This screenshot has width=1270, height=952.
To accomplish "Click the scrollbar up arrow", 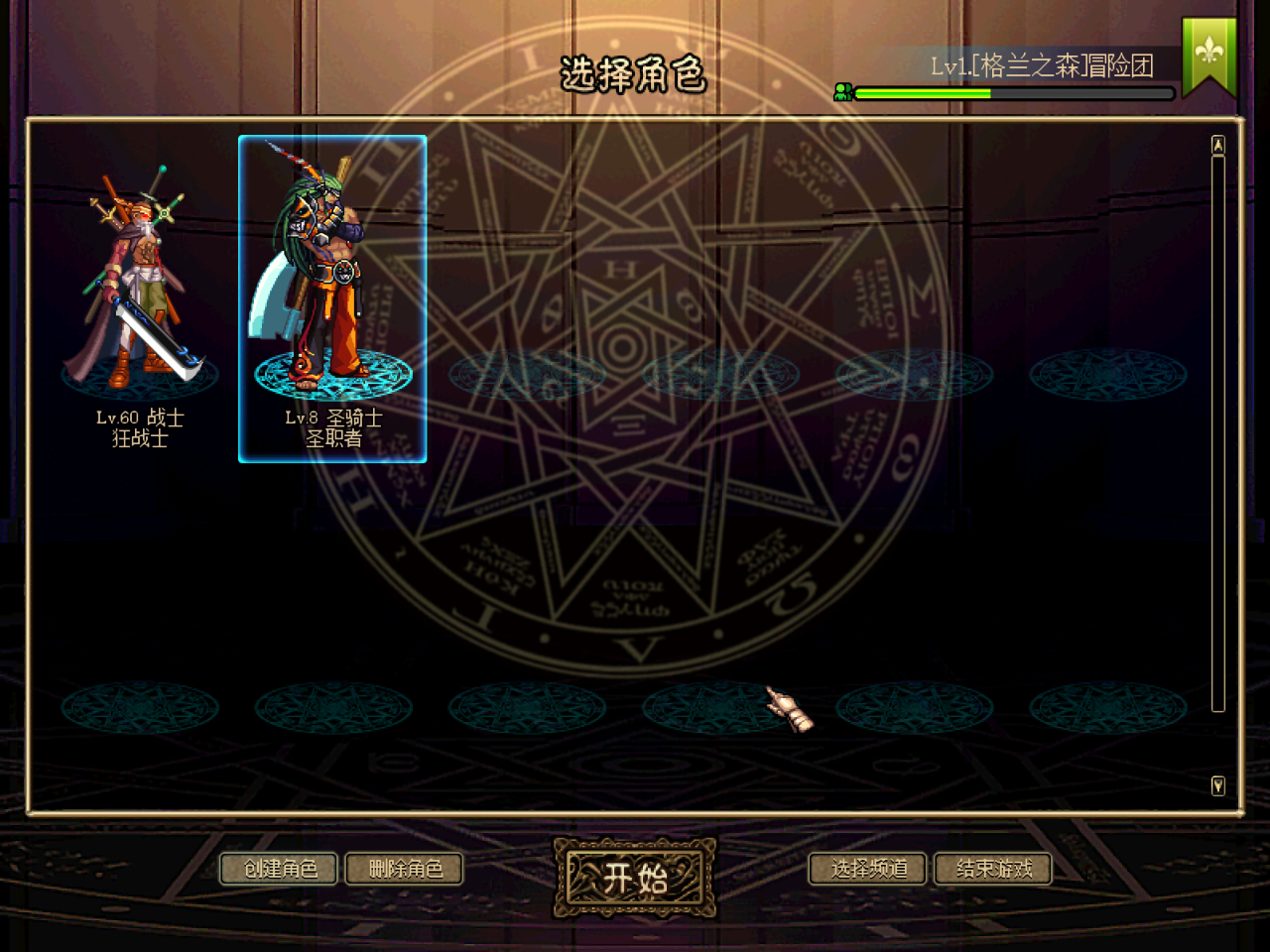I will pyautogui.click(x=1218, y=146).
